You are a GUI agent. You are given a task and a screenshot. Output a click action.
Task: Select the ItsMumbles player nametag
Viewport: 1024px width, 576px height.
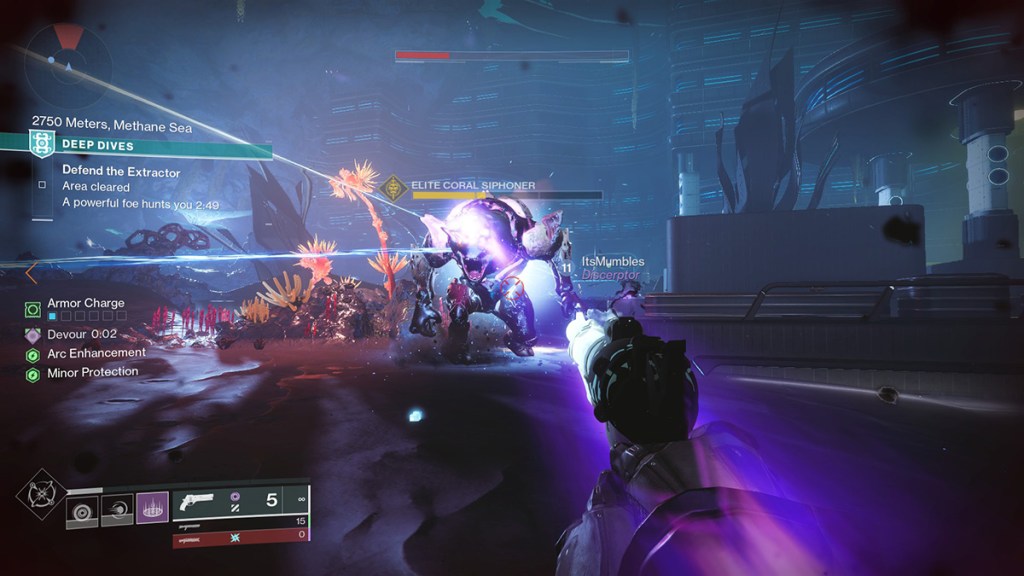tap(613, 261)
